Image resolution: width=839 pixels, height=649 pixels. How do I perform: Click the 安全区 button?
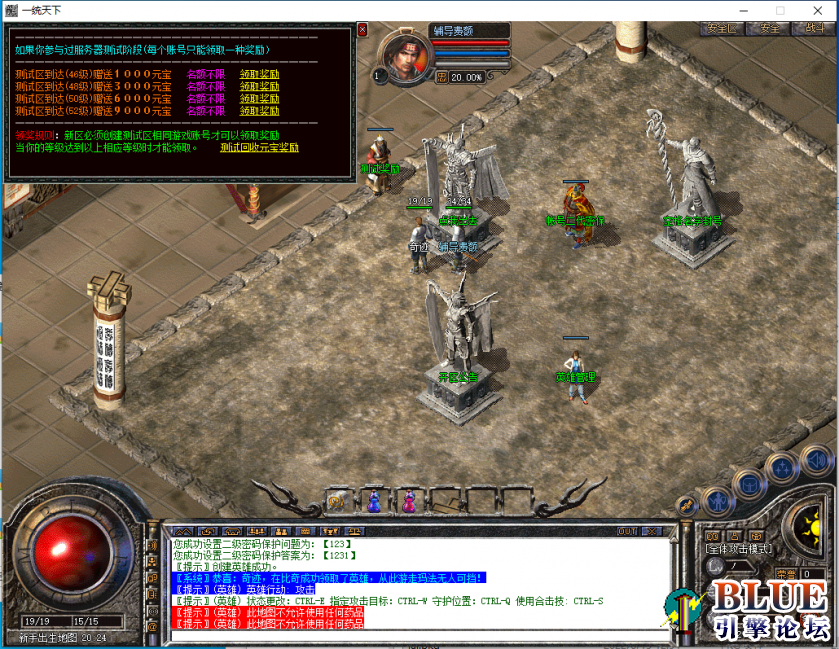720,29
